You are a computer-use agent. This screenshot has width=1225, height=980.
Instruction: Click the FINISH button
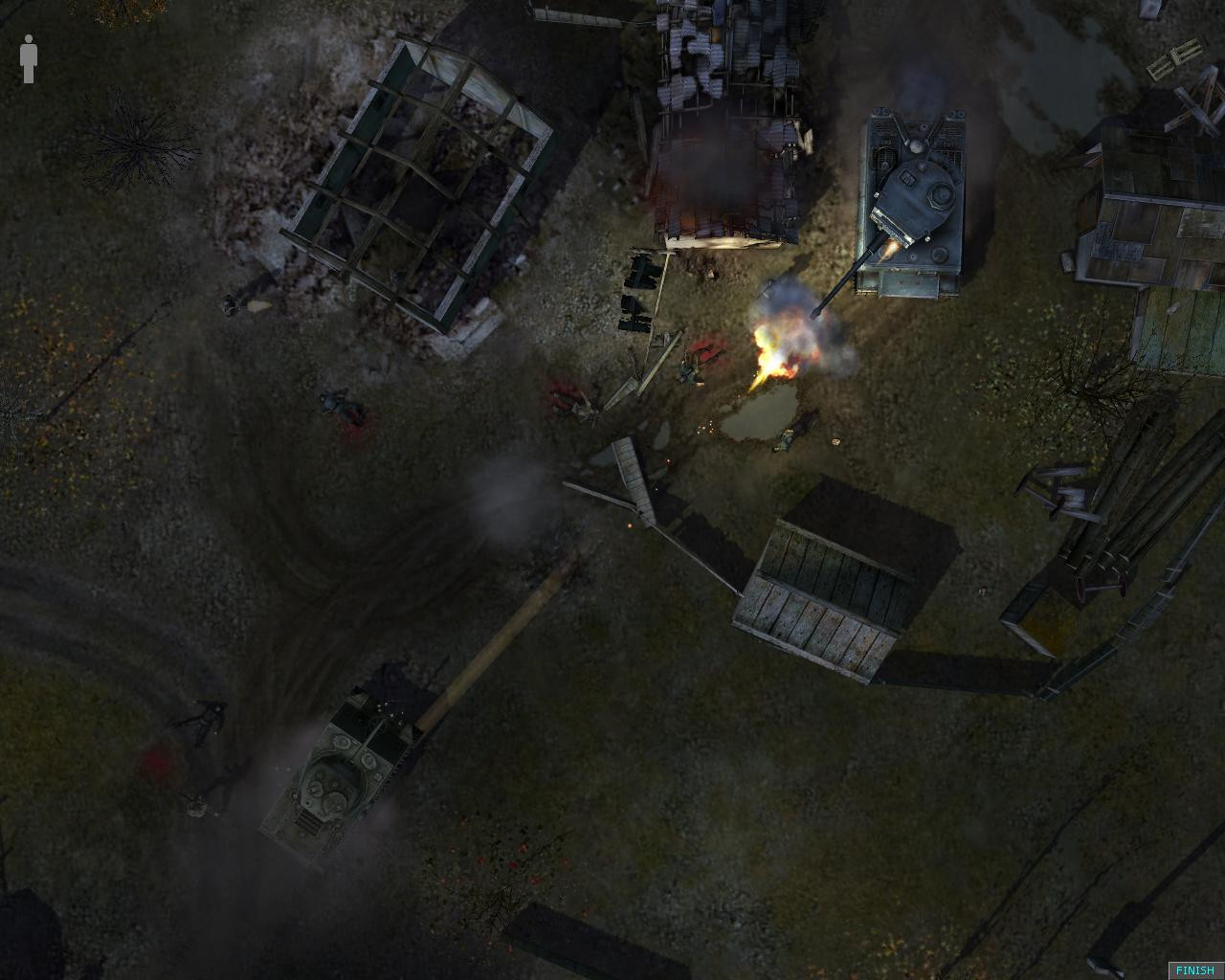pyautogui.click(x=1194, y=969)
